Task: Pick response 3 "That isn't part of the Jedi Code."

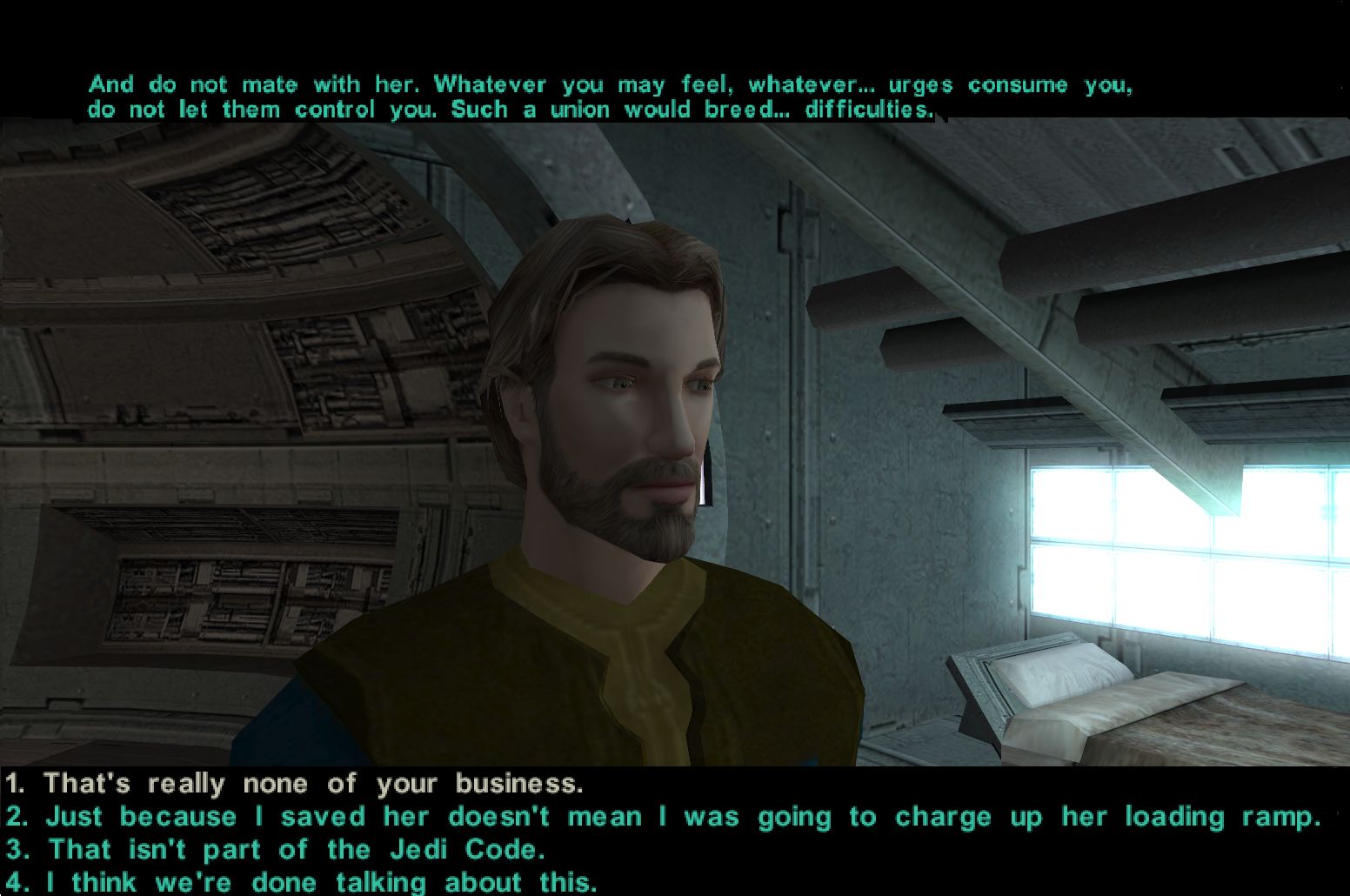Action: coord(296,849)
